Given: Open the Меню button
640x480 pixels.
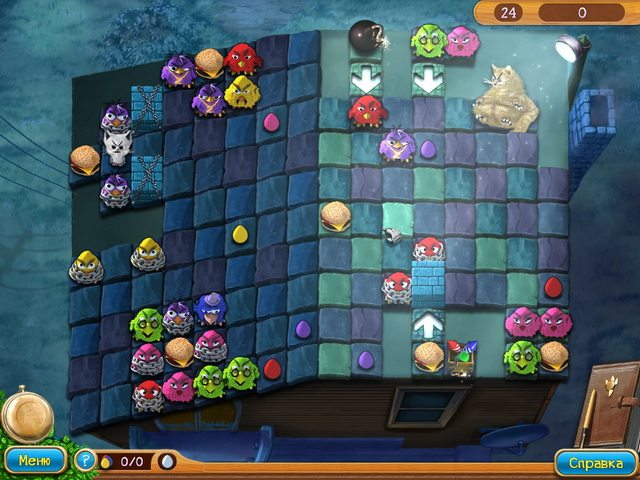Looking at the screenshot, I should point(35,462).
